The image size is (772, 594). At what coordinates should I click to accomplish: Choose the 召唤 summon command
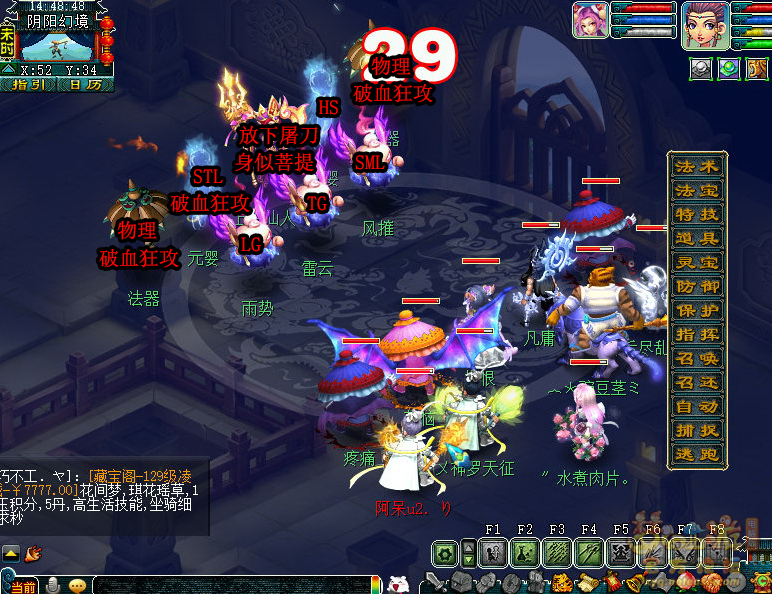coord(696,358)
